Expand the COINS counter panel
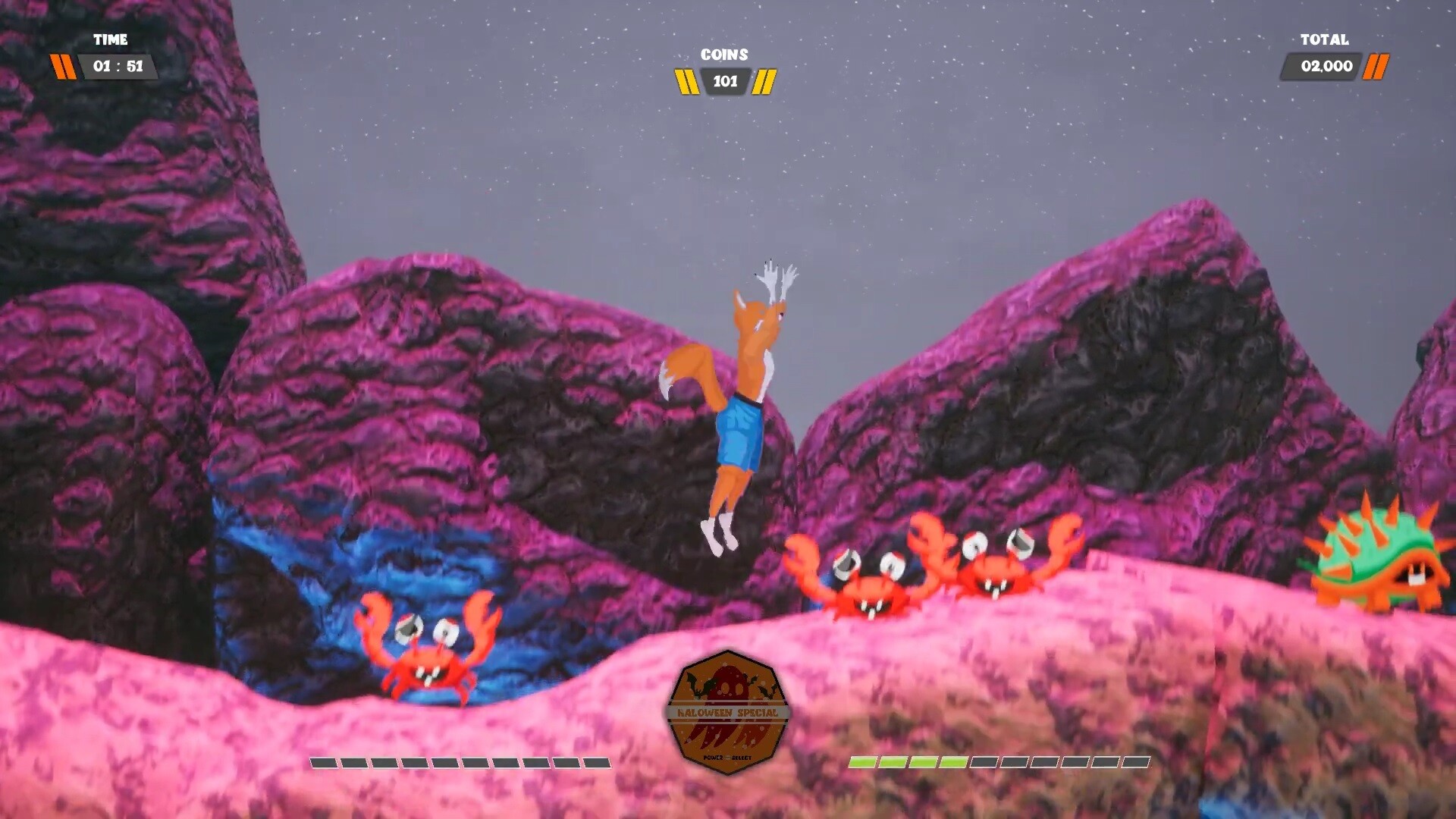The height and width of the screenshot is (819, 1456). (x=724, y=82)
